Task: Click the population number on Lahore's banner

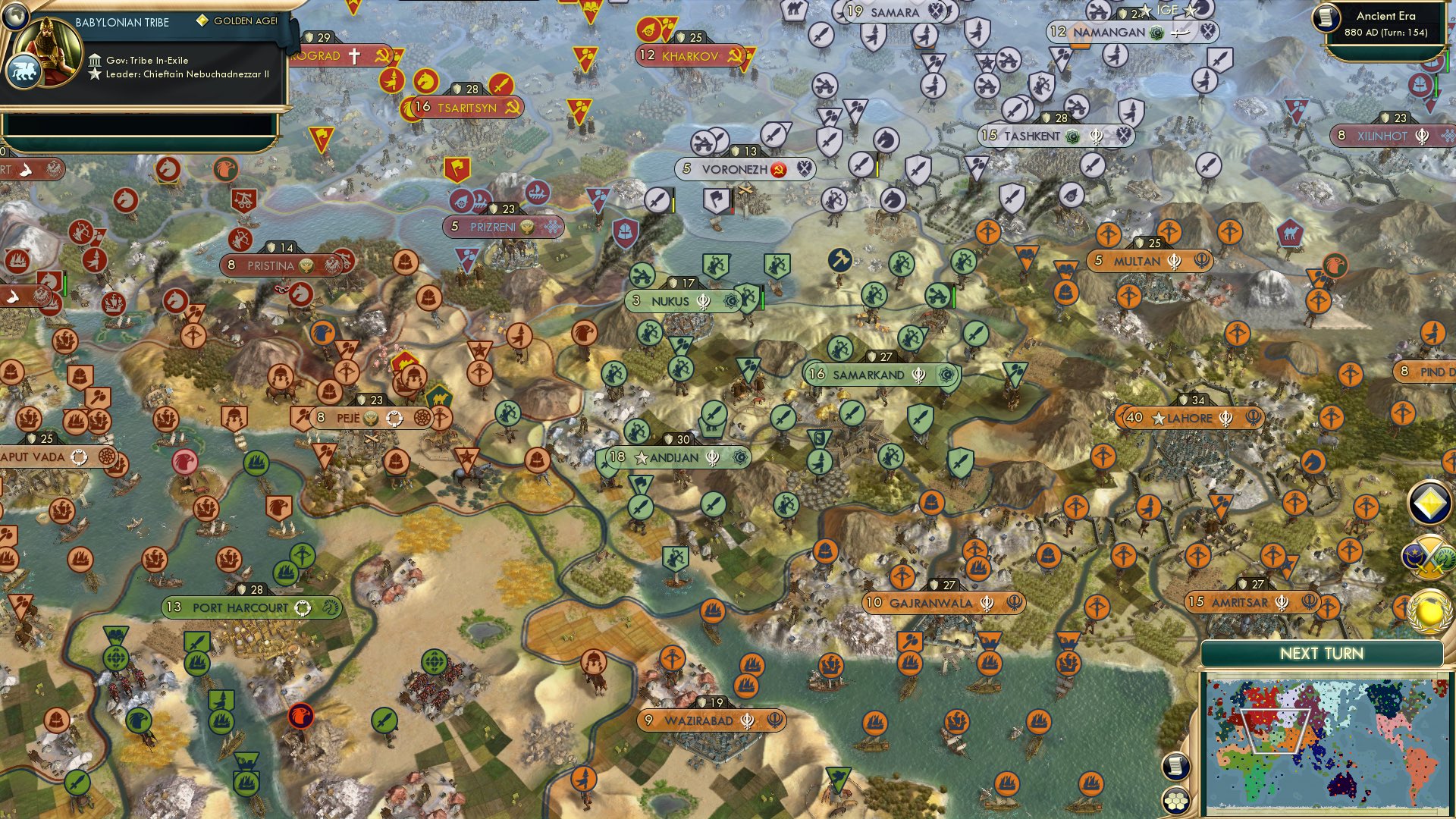Action: [1134, 416]
